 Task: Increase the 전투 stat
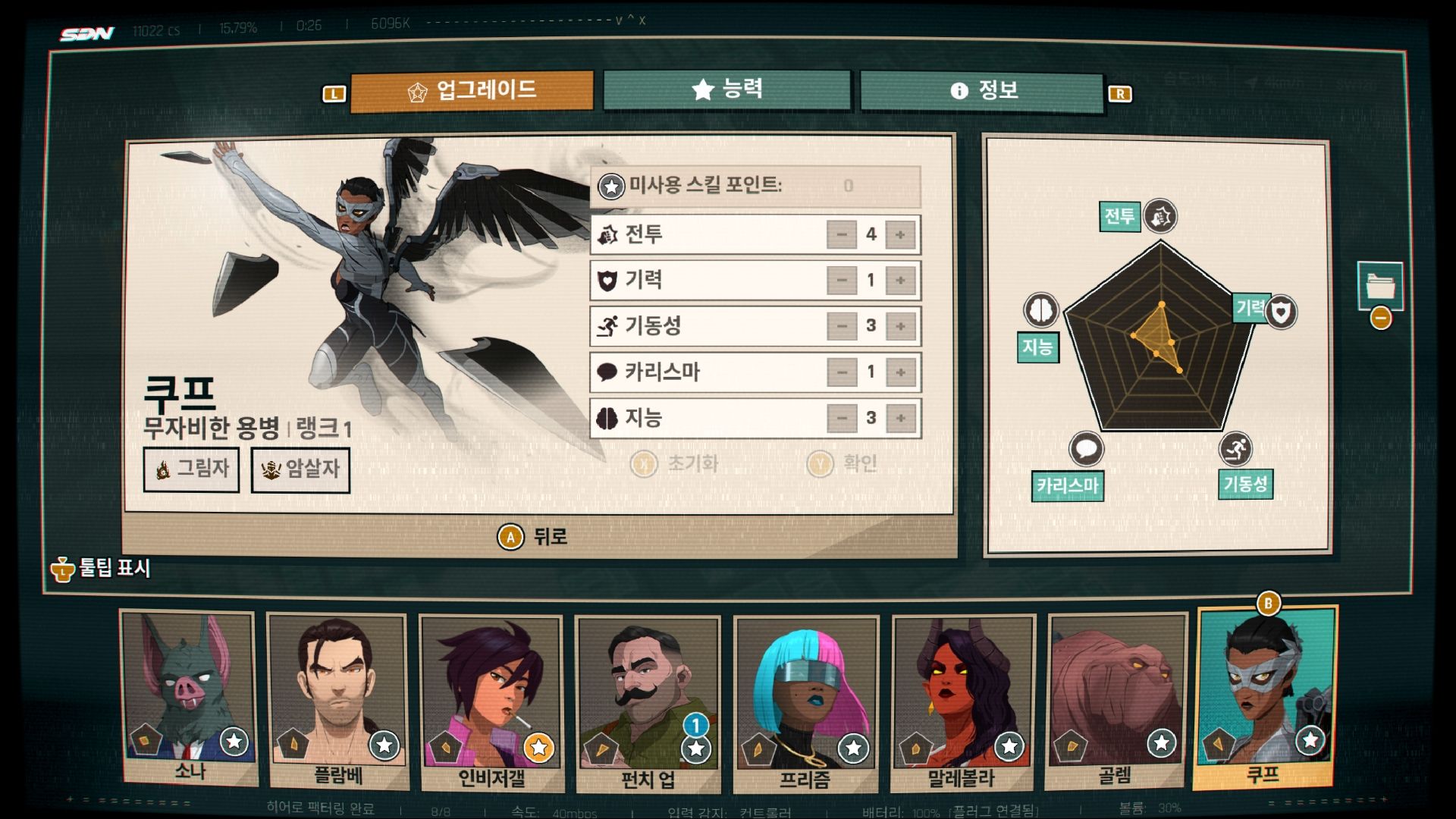(x=900, y=235)
